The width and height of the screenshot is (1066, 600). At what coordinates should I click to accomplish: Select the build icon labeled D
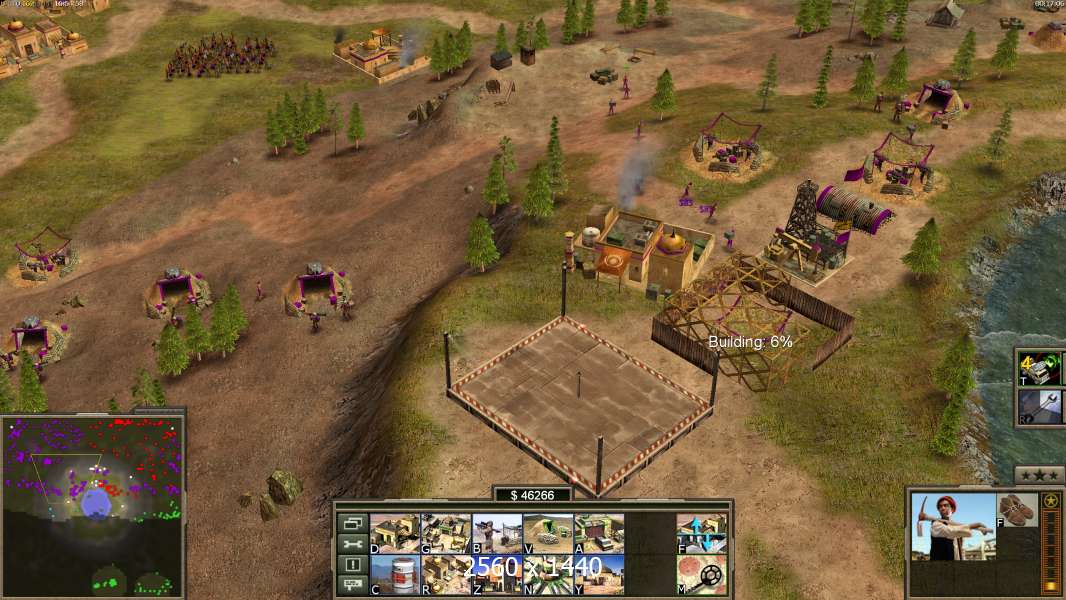tap(395, 533)
